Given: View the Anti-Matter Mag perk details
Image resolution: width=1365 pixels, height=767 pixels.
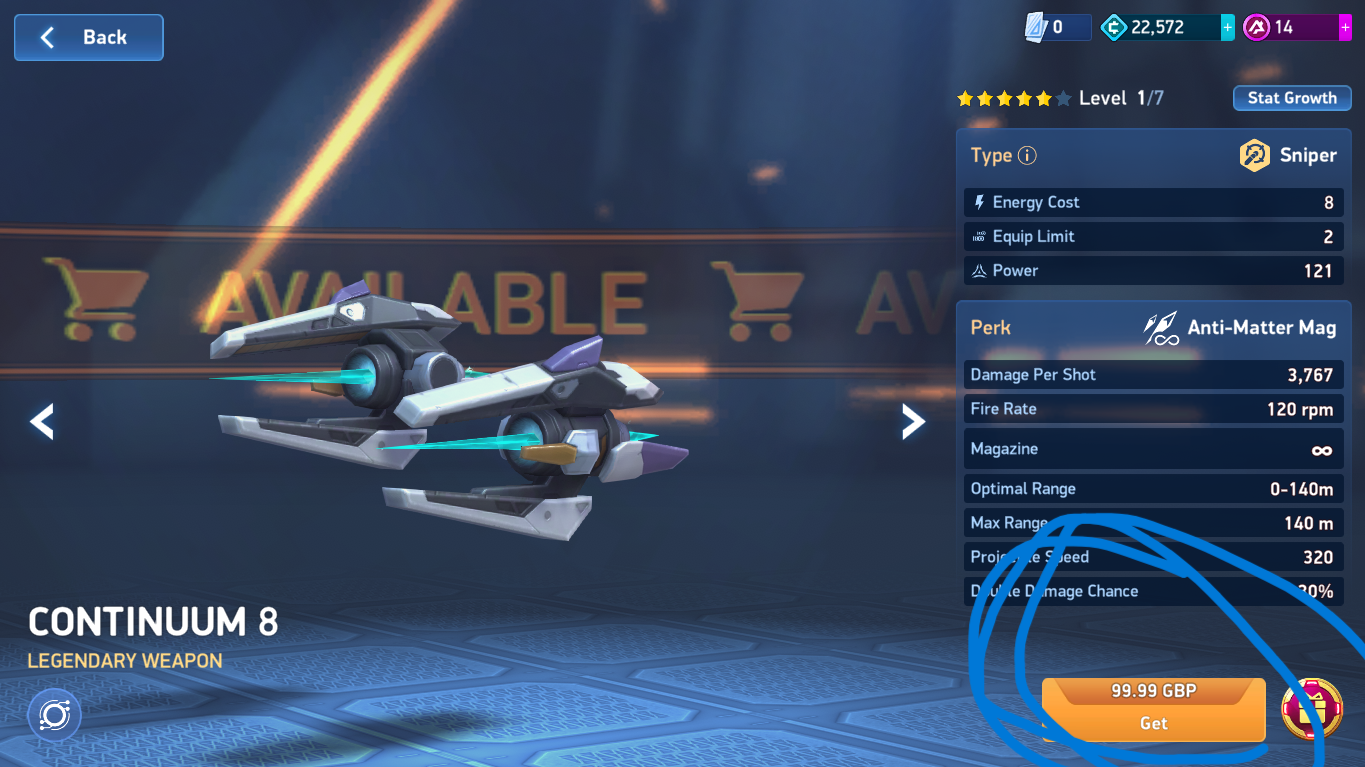Looking at the screenshot, I should (x=1240, y=328).
